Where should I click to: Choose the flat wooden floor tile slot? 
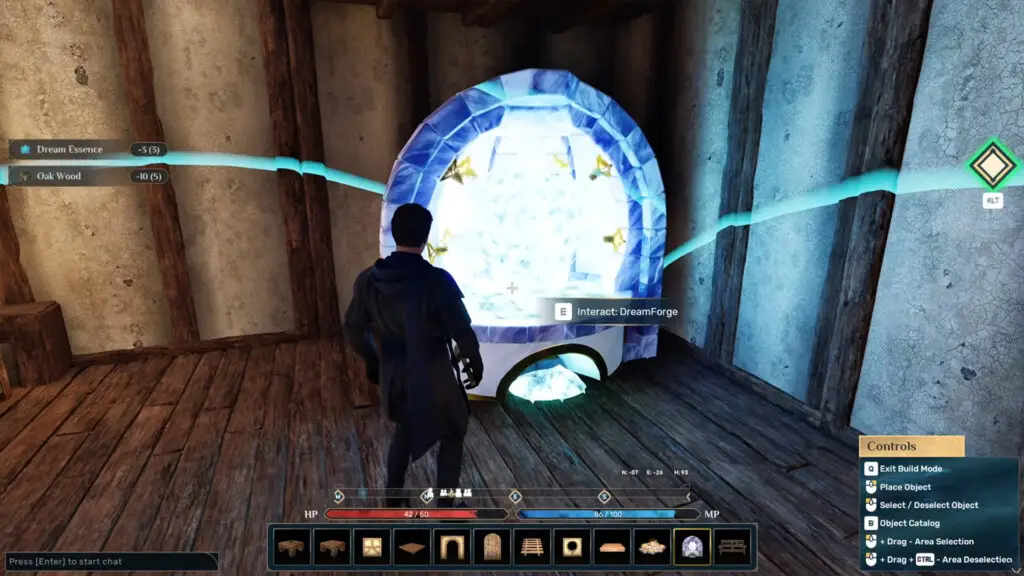tap(412, 547)
